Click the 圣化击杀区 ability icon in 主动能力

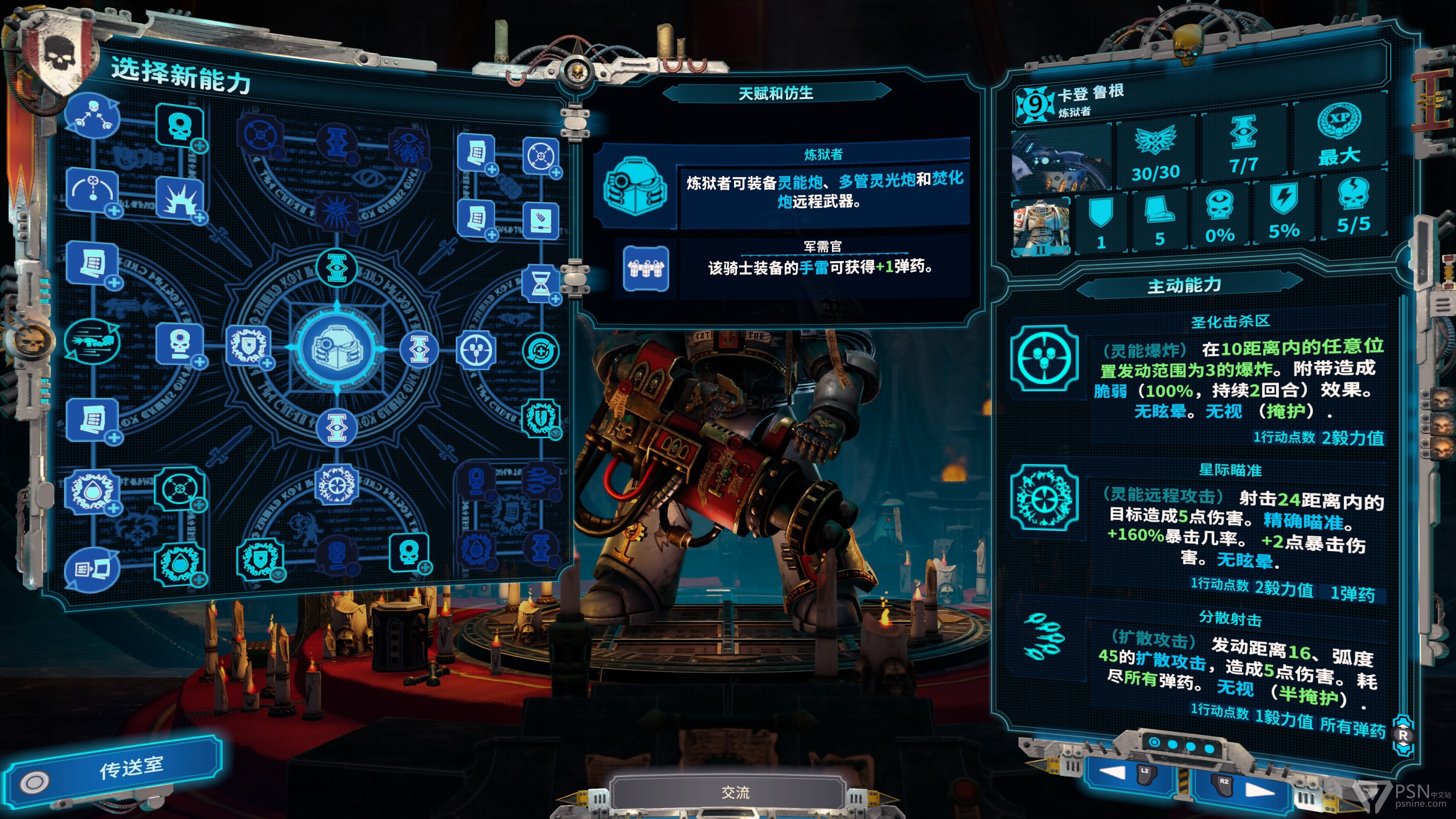[x=1045, y=358]
